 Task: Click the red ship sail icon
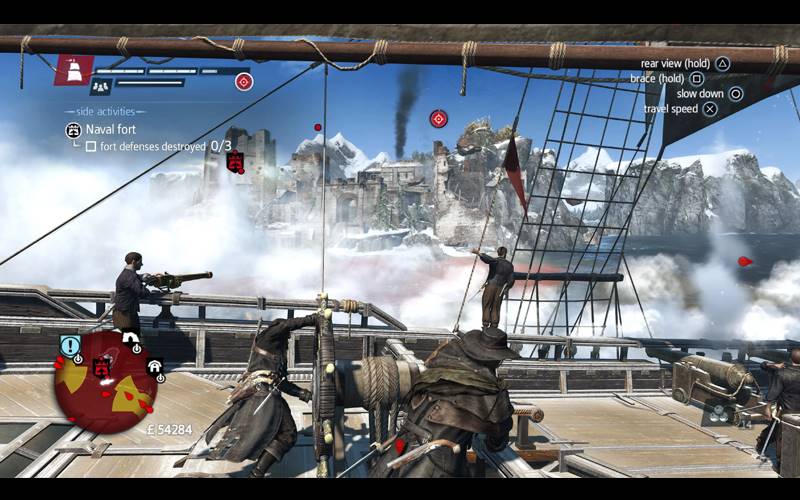[x=74, y=69]
